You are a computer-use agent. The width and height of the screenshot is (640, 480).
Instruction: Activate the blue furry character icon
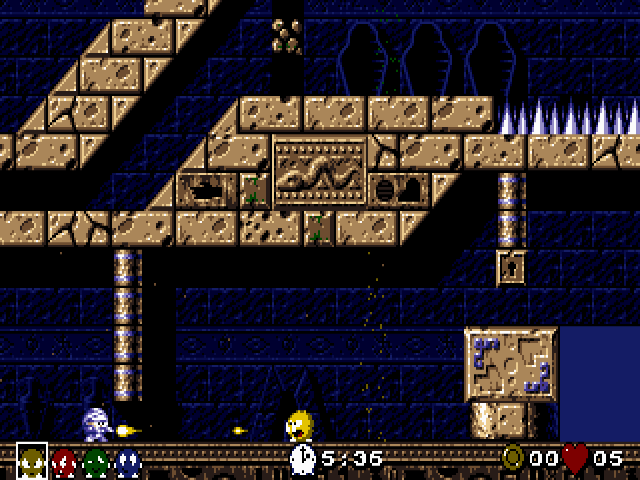coord(128,462)
